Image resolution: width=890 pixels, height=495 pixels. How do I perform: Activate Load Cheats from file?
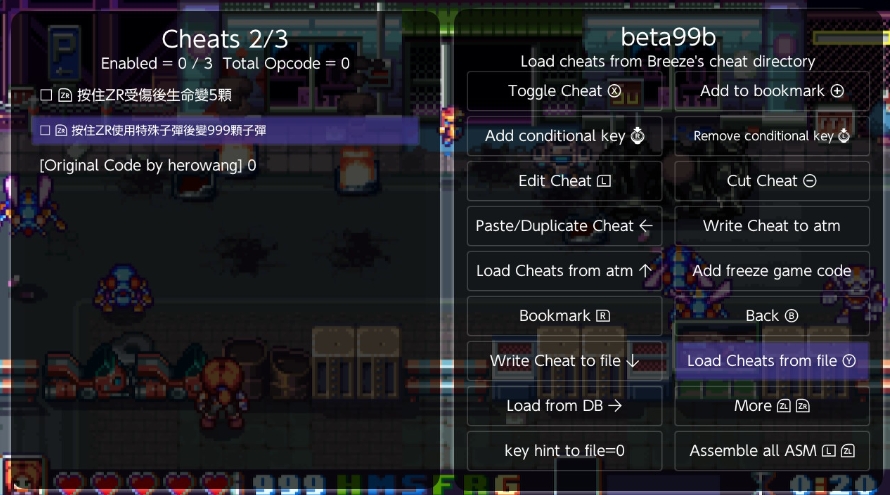pos(771,361)
